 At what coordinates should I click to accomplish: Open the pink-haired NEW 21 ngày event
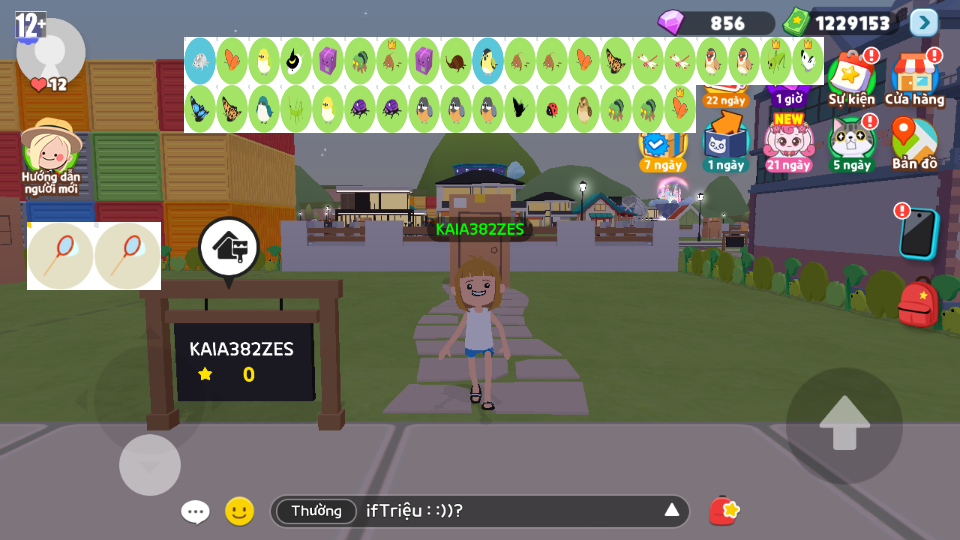tap(788, 142)
